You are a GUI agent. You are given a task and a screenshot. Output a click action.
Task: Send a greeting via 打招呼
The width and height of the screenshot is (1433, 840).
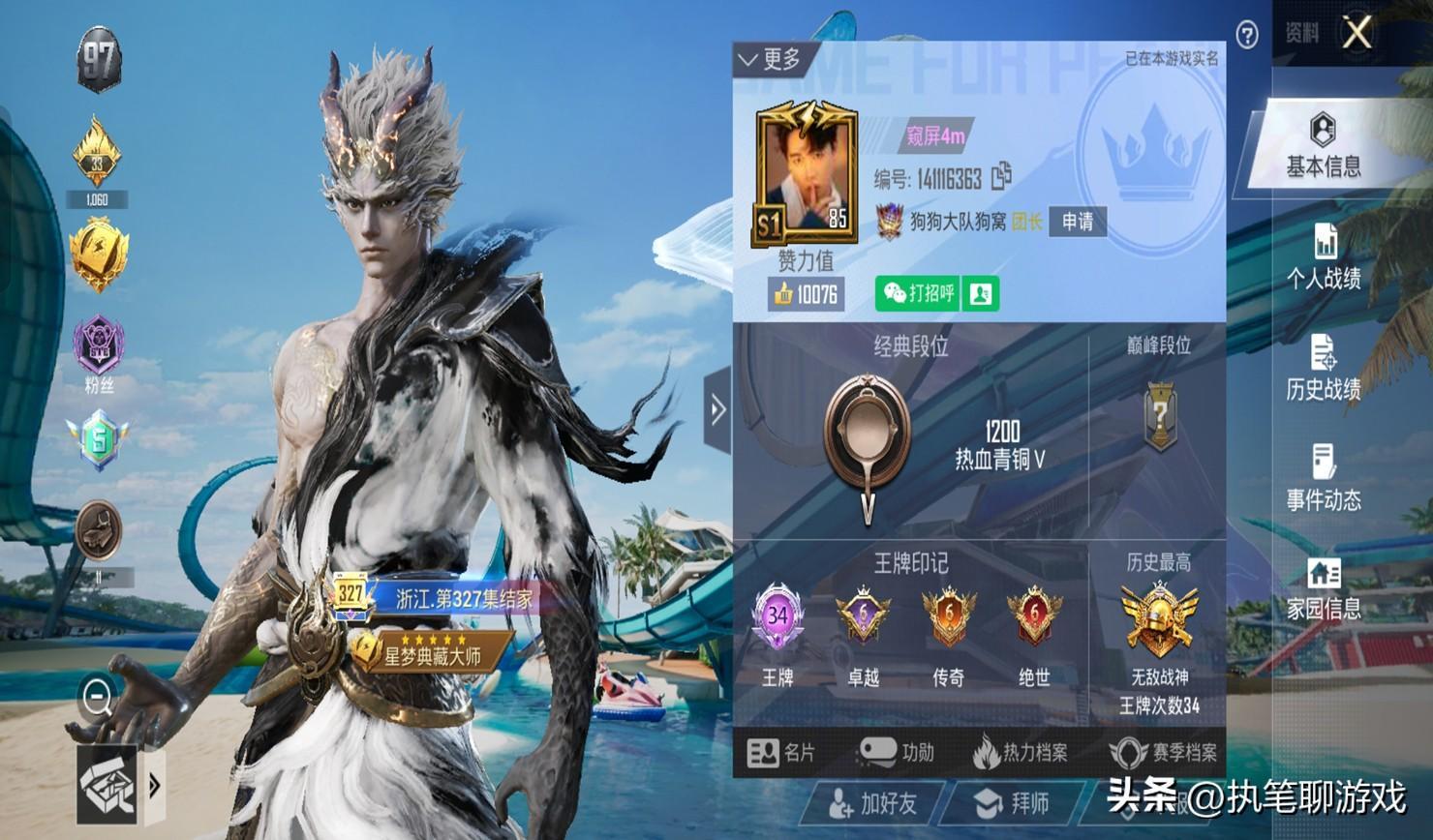(918, 293)
